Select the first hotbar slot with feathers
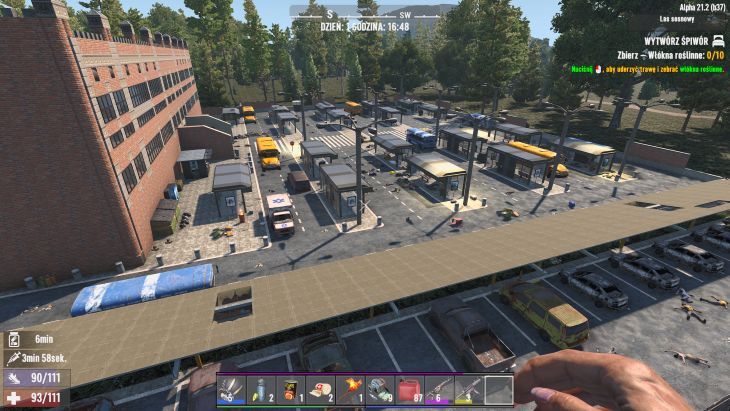Screen dimensions: 730x411 click(232, 390)
